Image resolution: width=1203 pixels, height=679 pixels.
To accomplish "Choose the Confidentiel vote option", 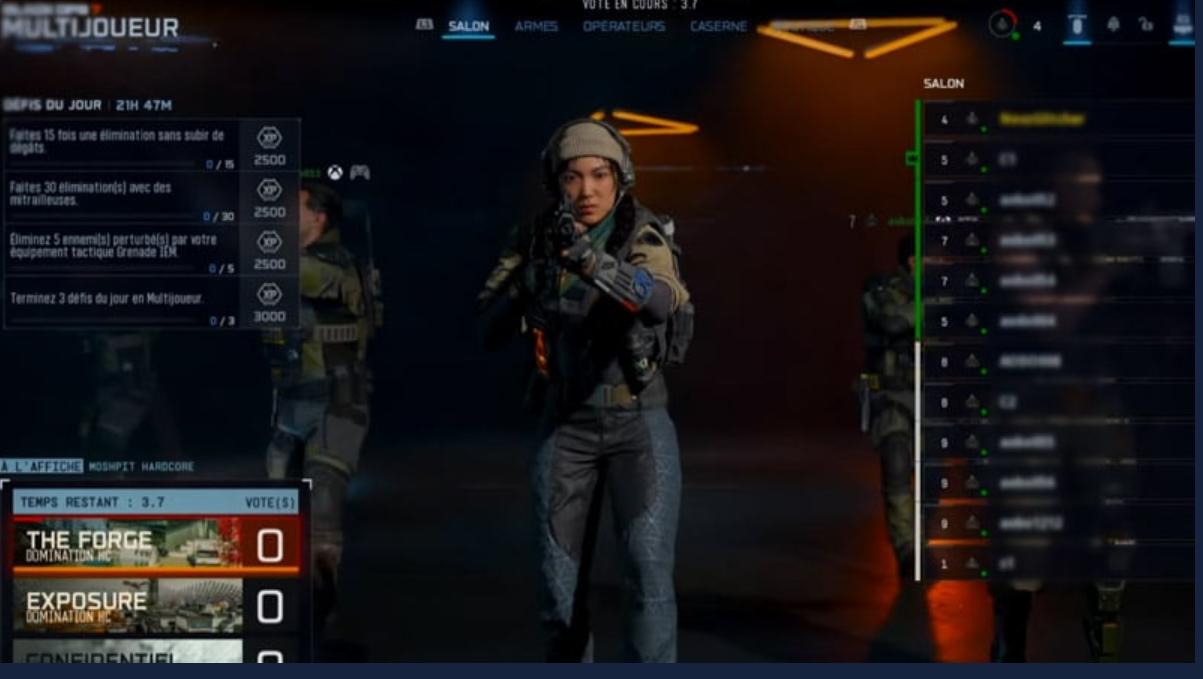I will pos(155,655).
